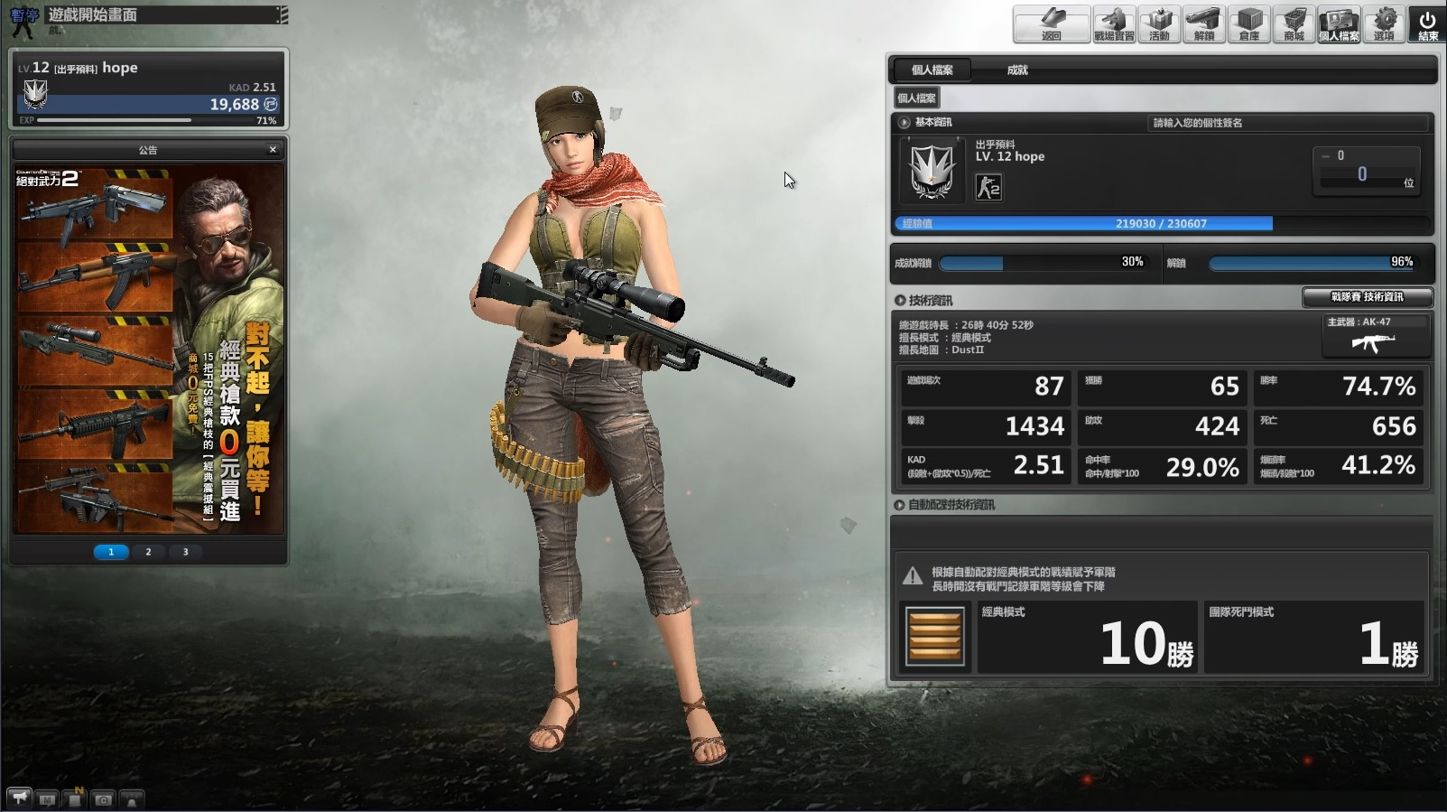Select the 個人檔案 profile tab
Viewport: 1447px width, 812px height.
tap(931, 70)
